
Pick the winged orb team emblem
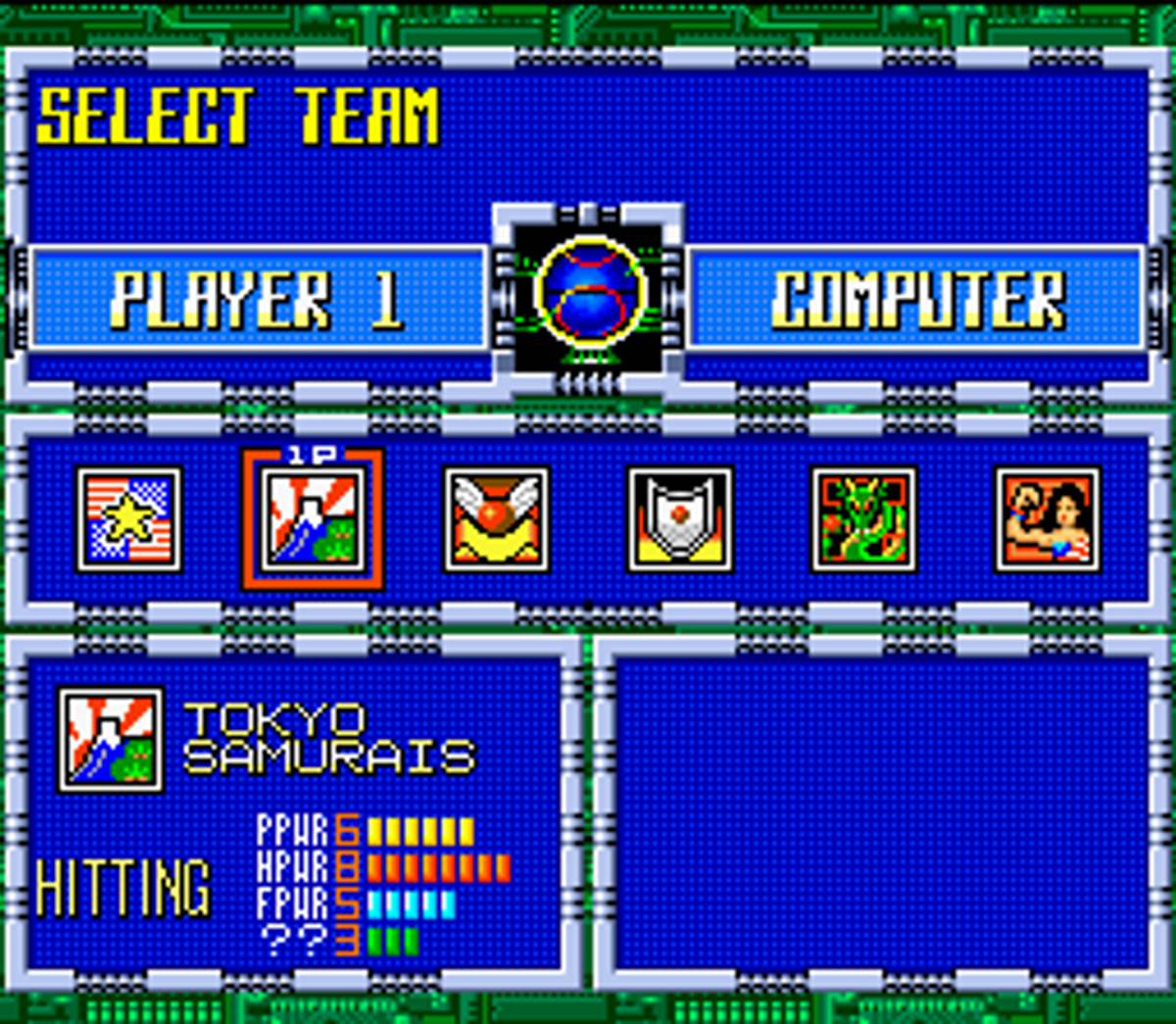click(496, 519)
